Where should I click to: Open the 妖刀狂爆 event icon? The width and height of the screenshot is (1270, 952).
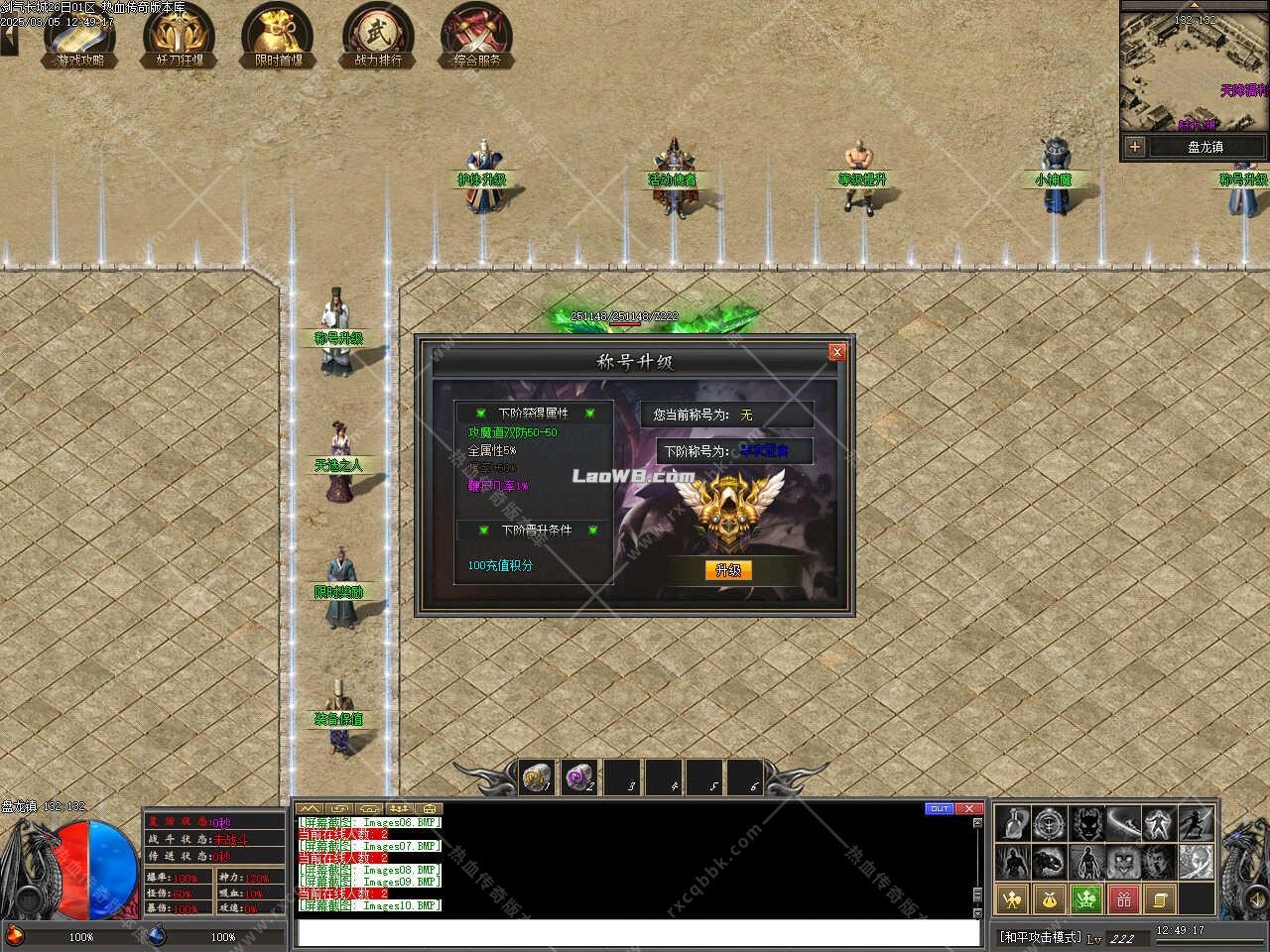(x=180, y=36)
